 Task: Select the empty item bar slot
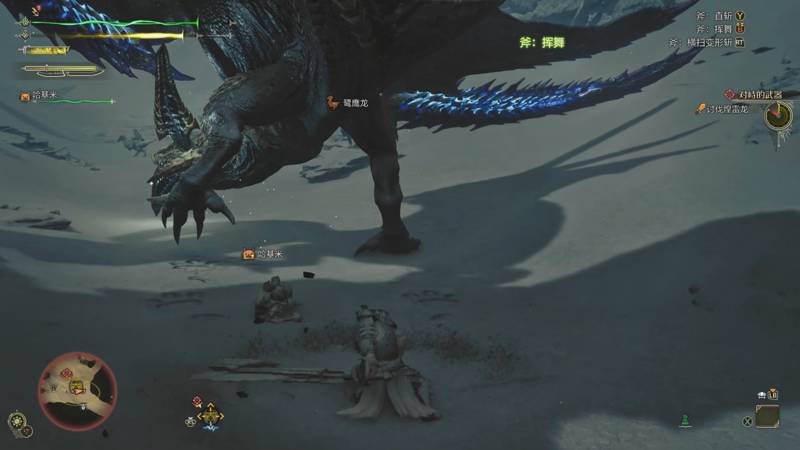767,416
